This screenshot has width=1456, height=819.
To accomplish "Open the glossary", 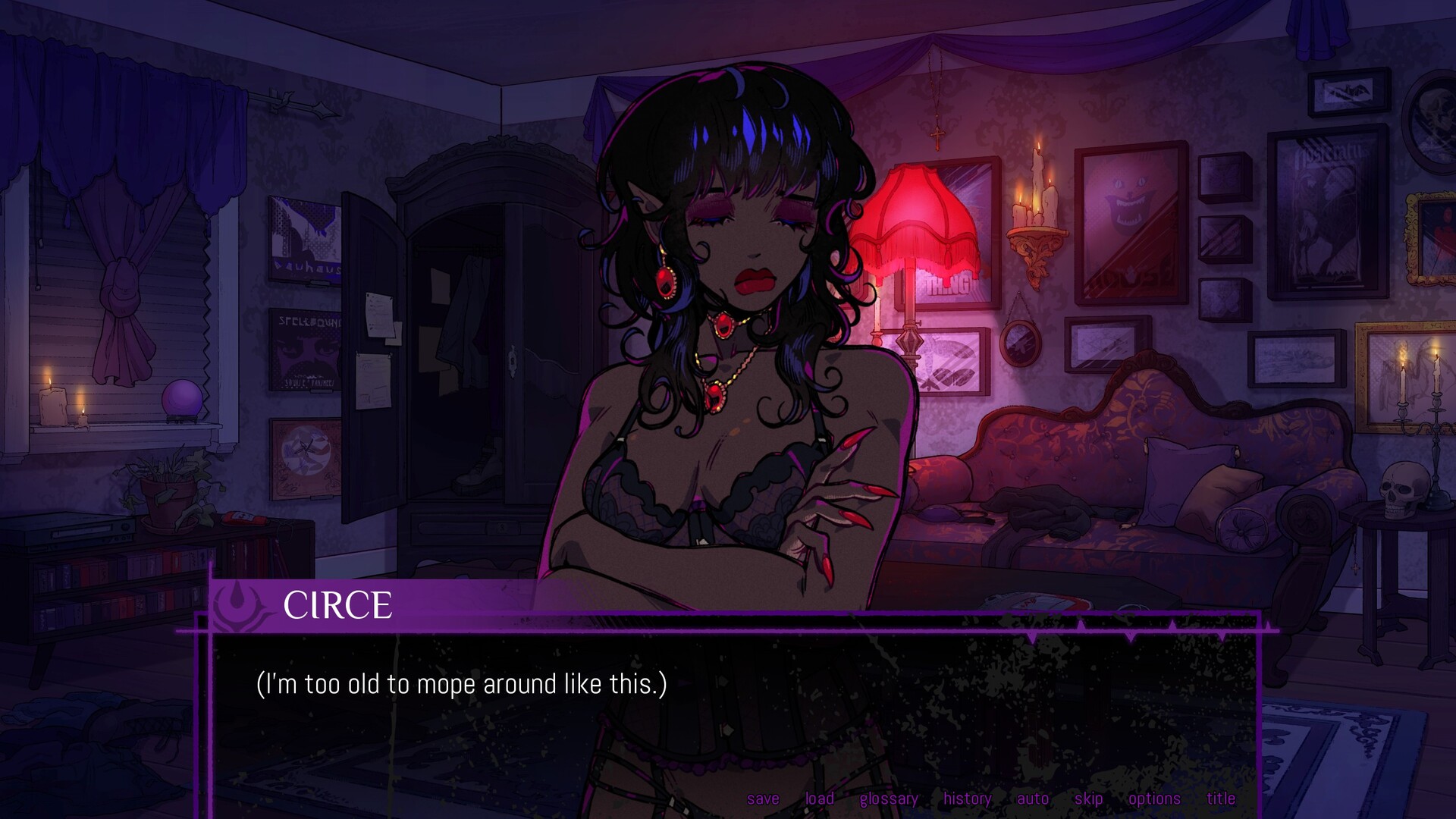I will (888, 799).
